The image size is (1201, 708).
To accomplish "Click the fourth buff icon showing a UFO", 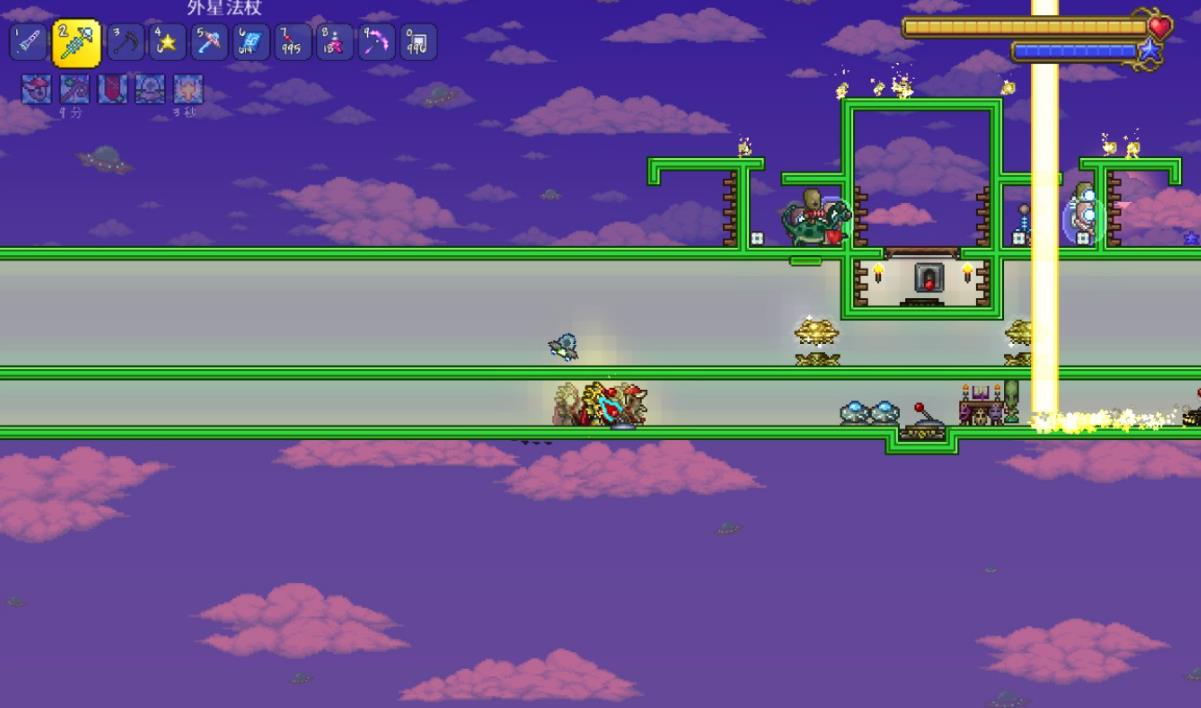I will click(150, 89).
